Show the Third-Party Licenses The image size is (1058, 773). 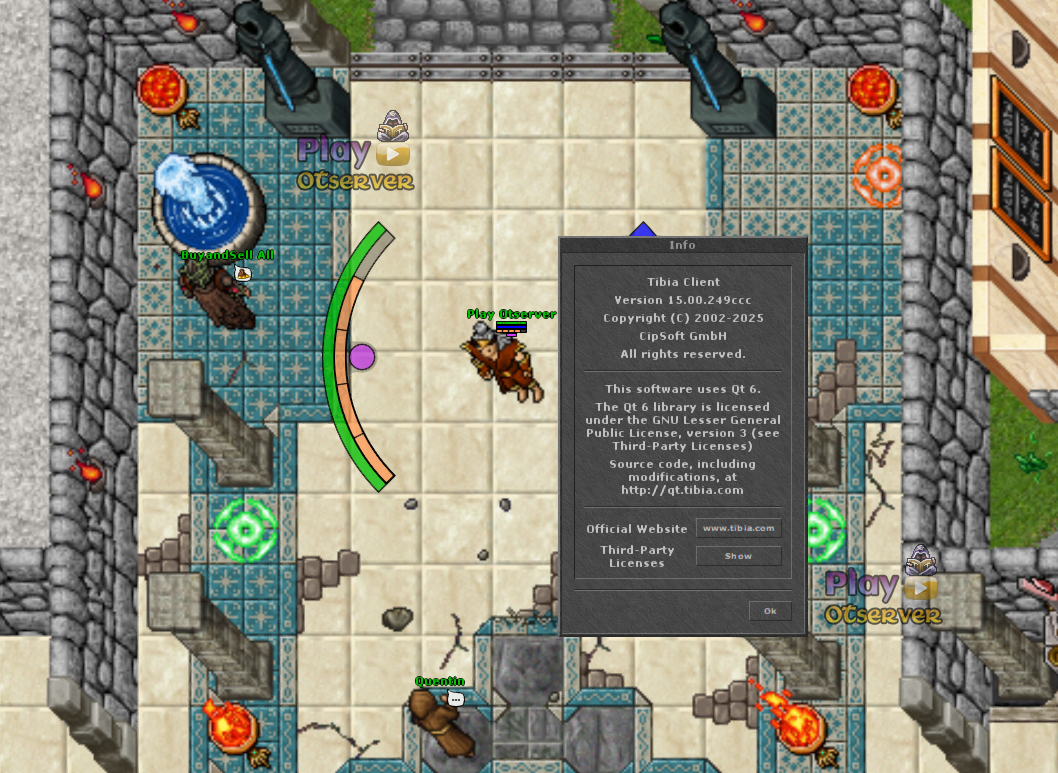coord(738,556)
